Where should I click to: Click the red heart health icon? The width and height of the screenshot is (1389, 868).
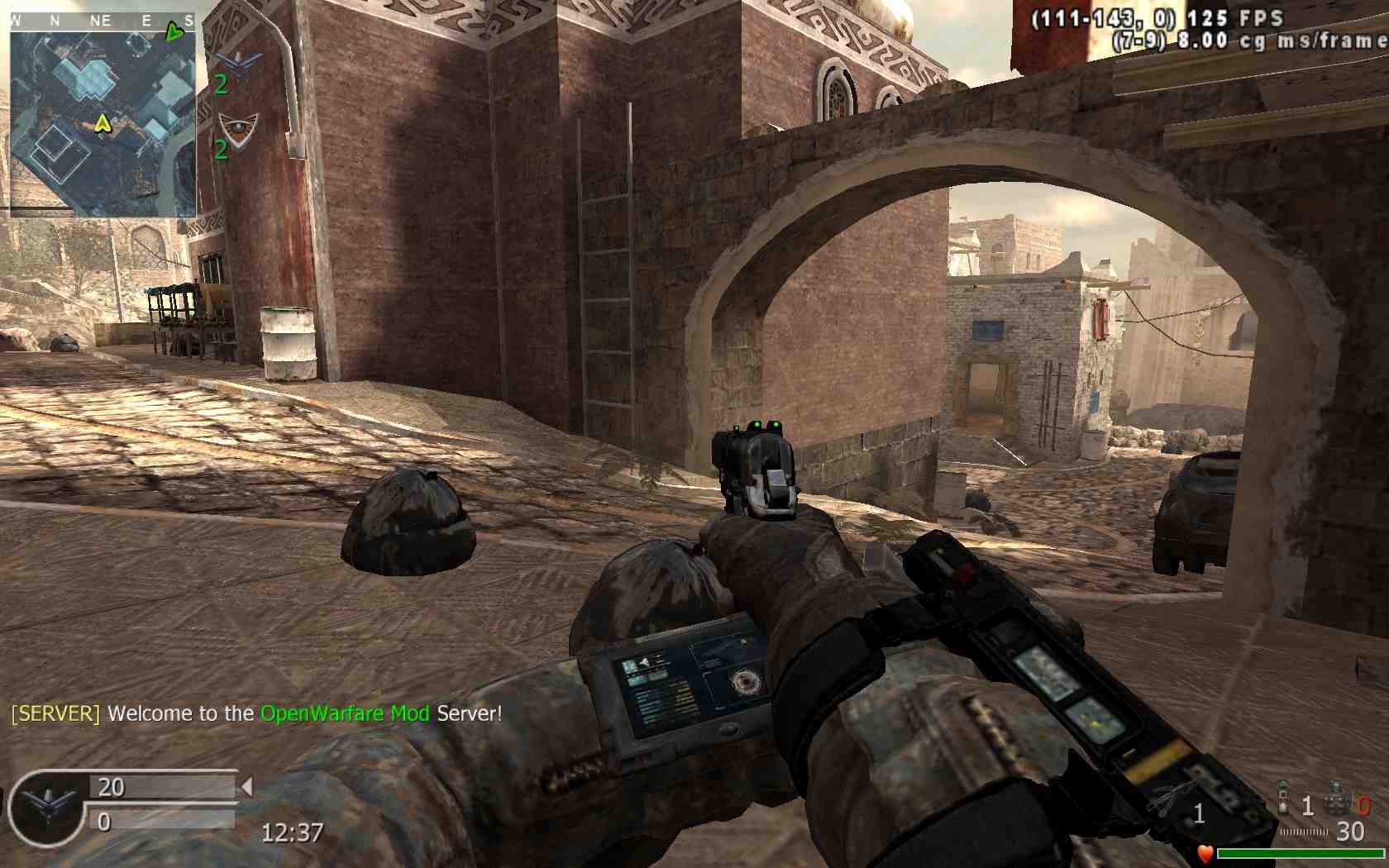coord(1205,853)
